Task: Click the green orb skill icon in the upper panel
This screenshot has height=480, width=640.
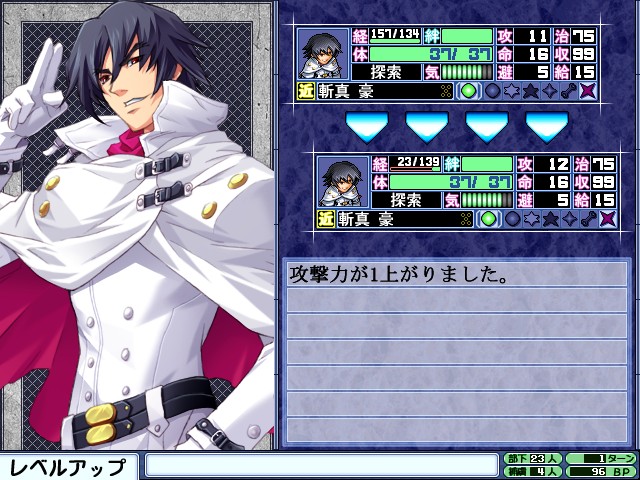Action: click(x=469, y=91)
